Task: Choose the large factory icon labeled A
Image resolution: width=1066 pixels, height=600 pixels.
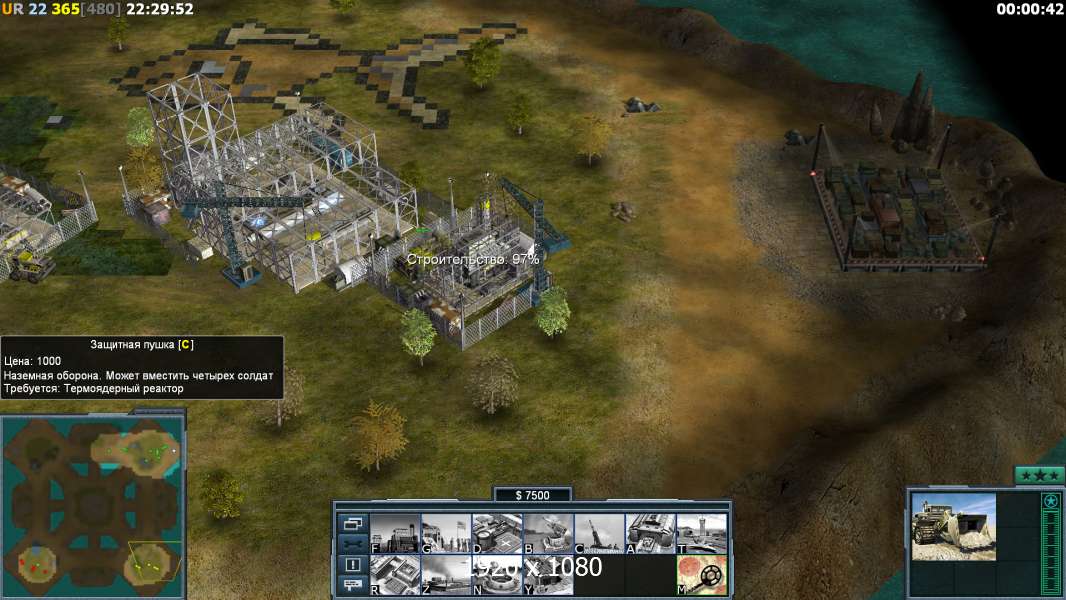Action: coord(650,534)
